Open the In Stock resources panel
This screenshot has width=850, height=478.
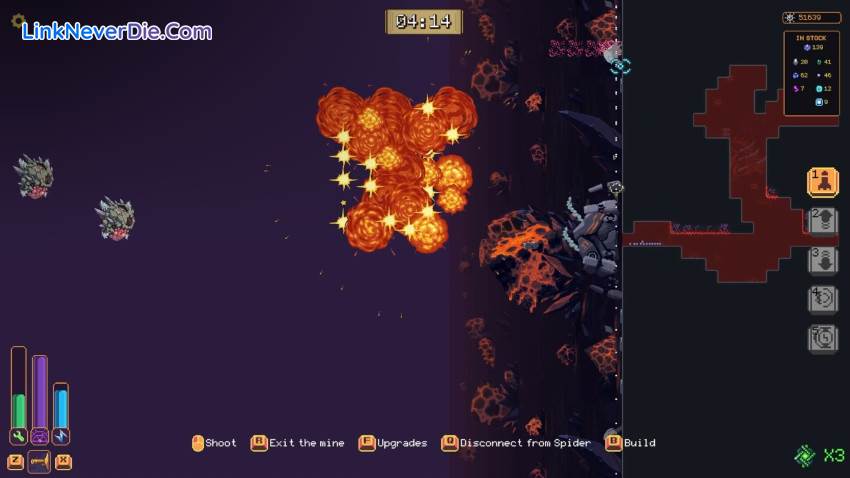[x=811, y=72]
